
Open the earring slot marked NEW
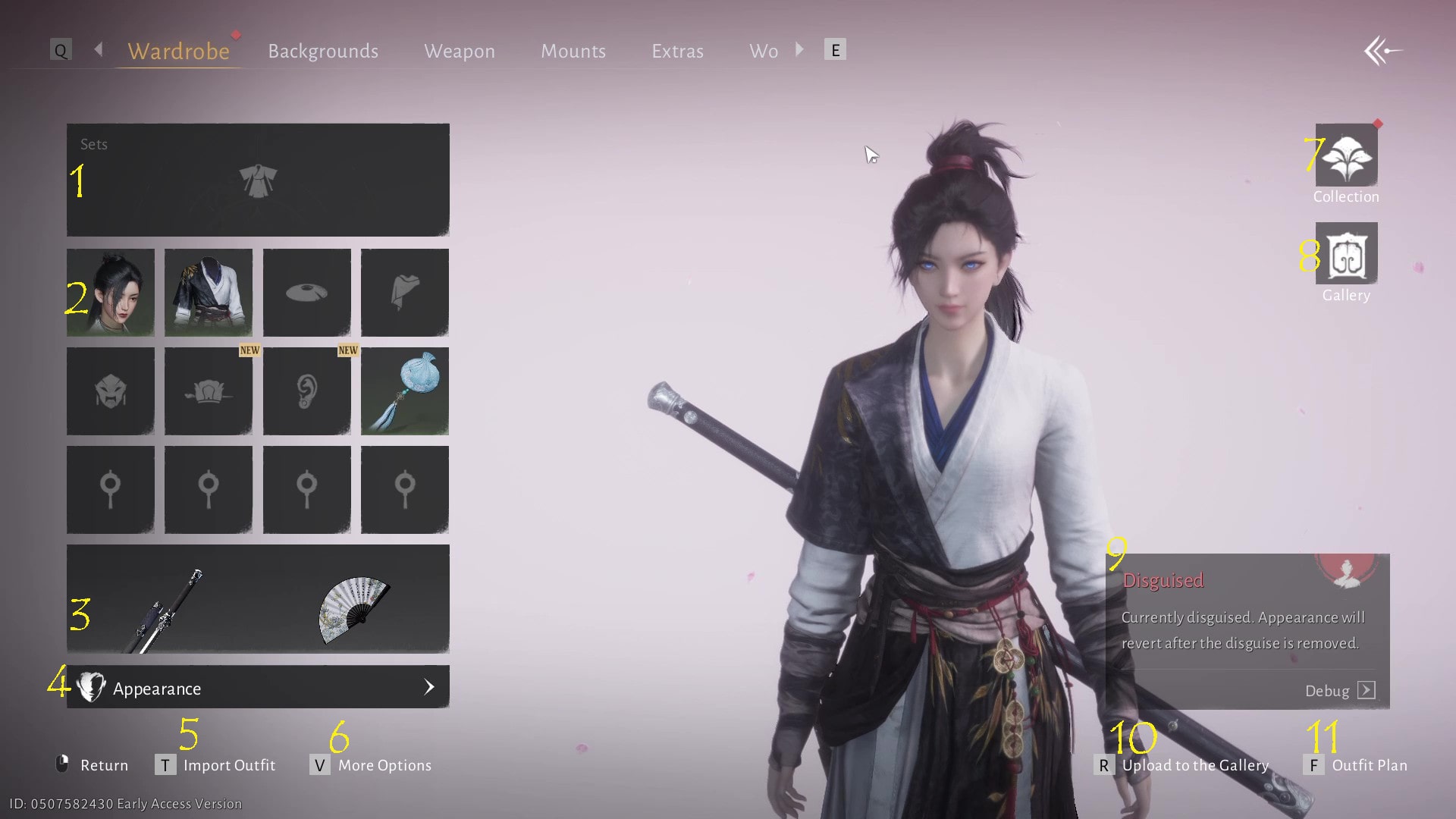coord(306,391)
